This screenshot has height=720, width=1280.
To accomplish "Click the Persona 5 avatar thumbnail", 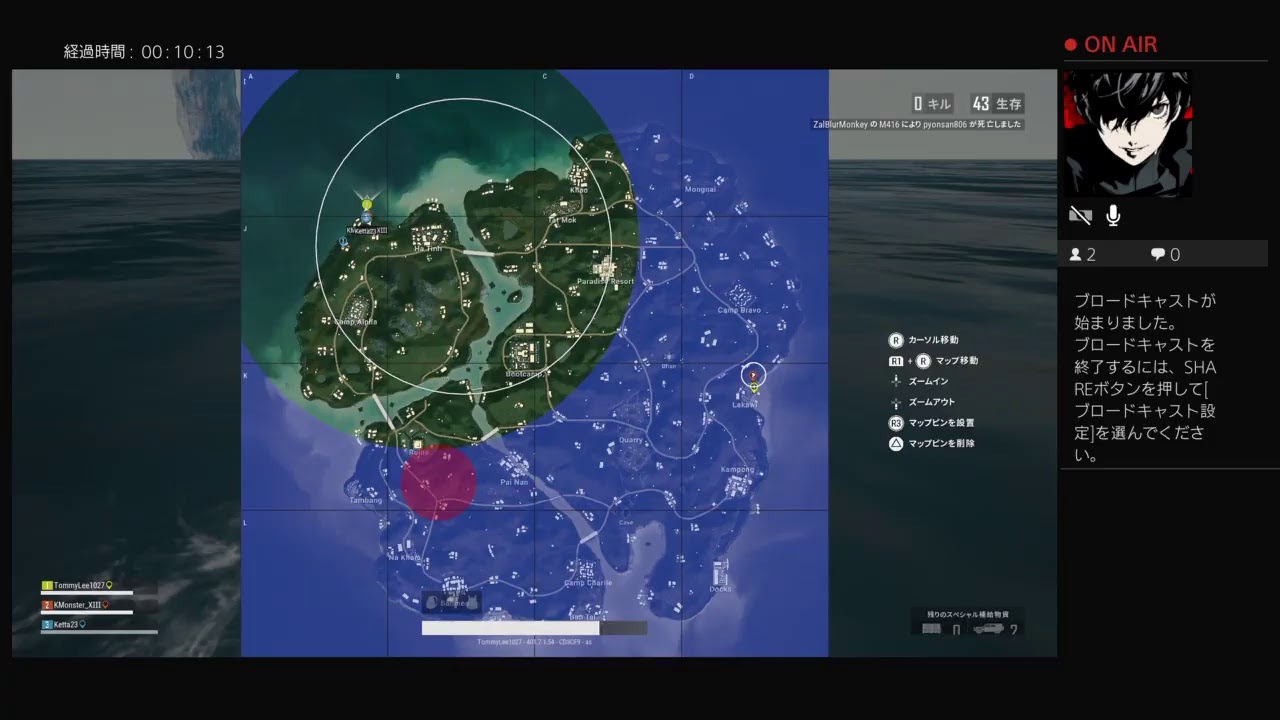I will tap(1128, 133).
